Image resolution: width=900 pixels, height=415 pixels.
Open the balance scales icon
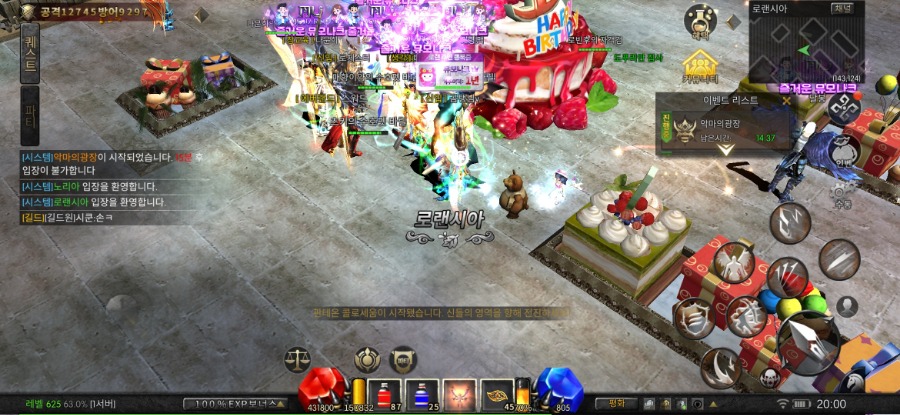coord(298,357)
